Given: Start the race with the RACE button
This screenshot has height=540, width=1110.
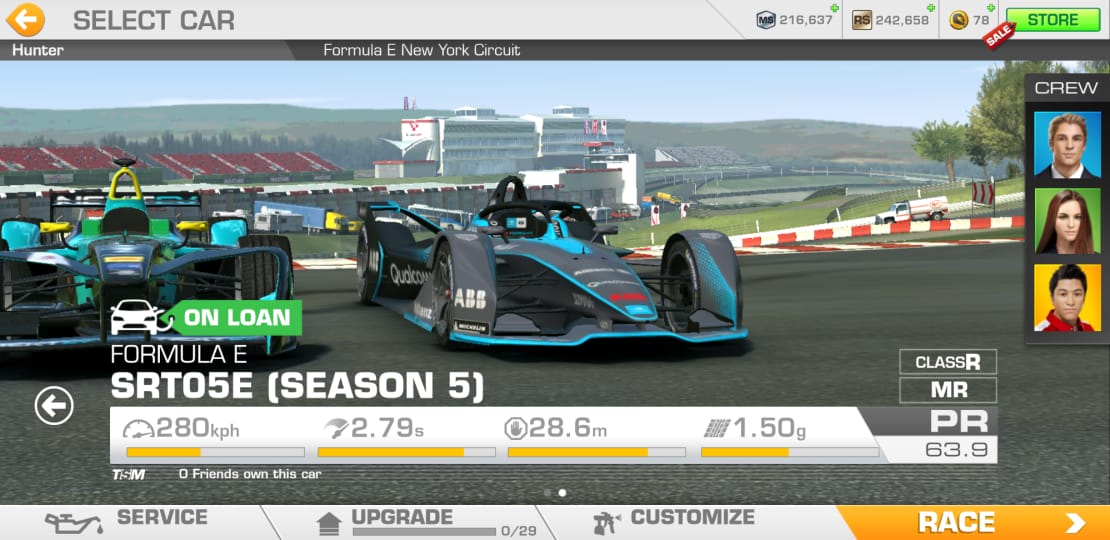Looking at the screenshot, I should (972, 522).
